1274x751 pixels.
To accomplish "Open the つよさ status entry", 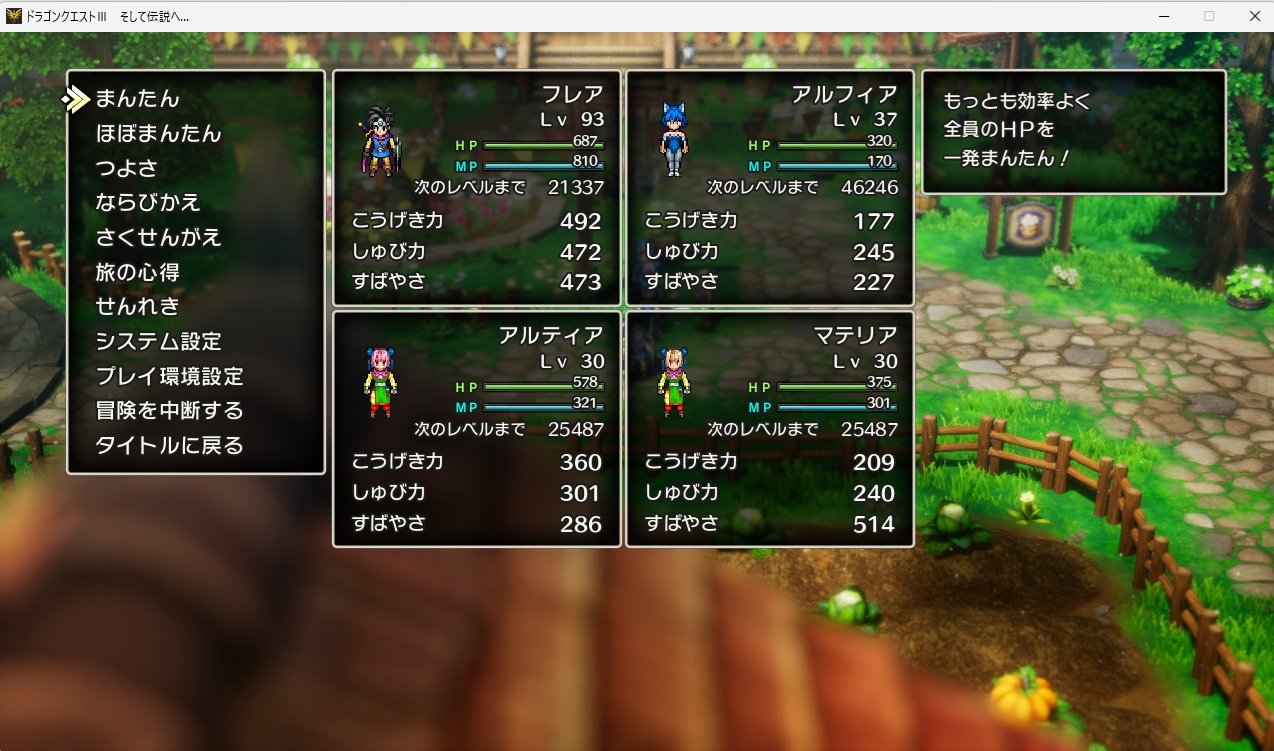I will click(x=126, y=168).
